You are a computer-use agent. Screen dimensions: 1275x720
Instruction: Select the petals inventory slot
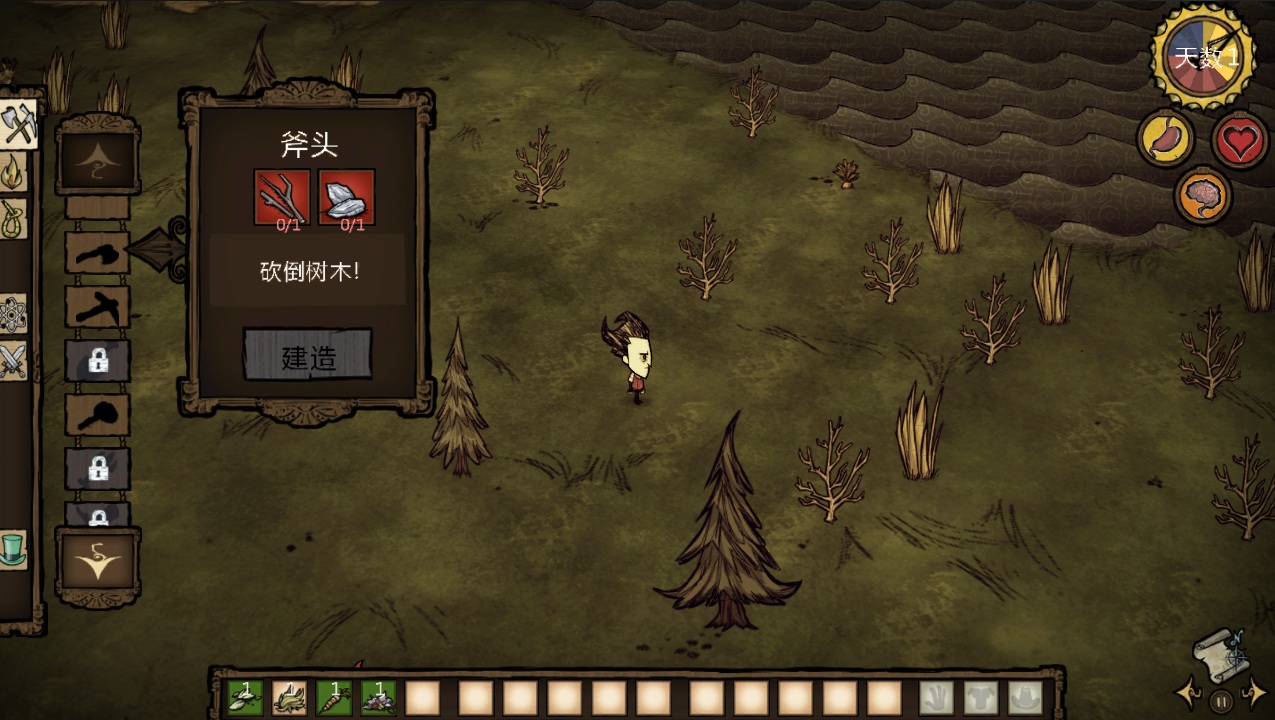click(x=378, y=697)
